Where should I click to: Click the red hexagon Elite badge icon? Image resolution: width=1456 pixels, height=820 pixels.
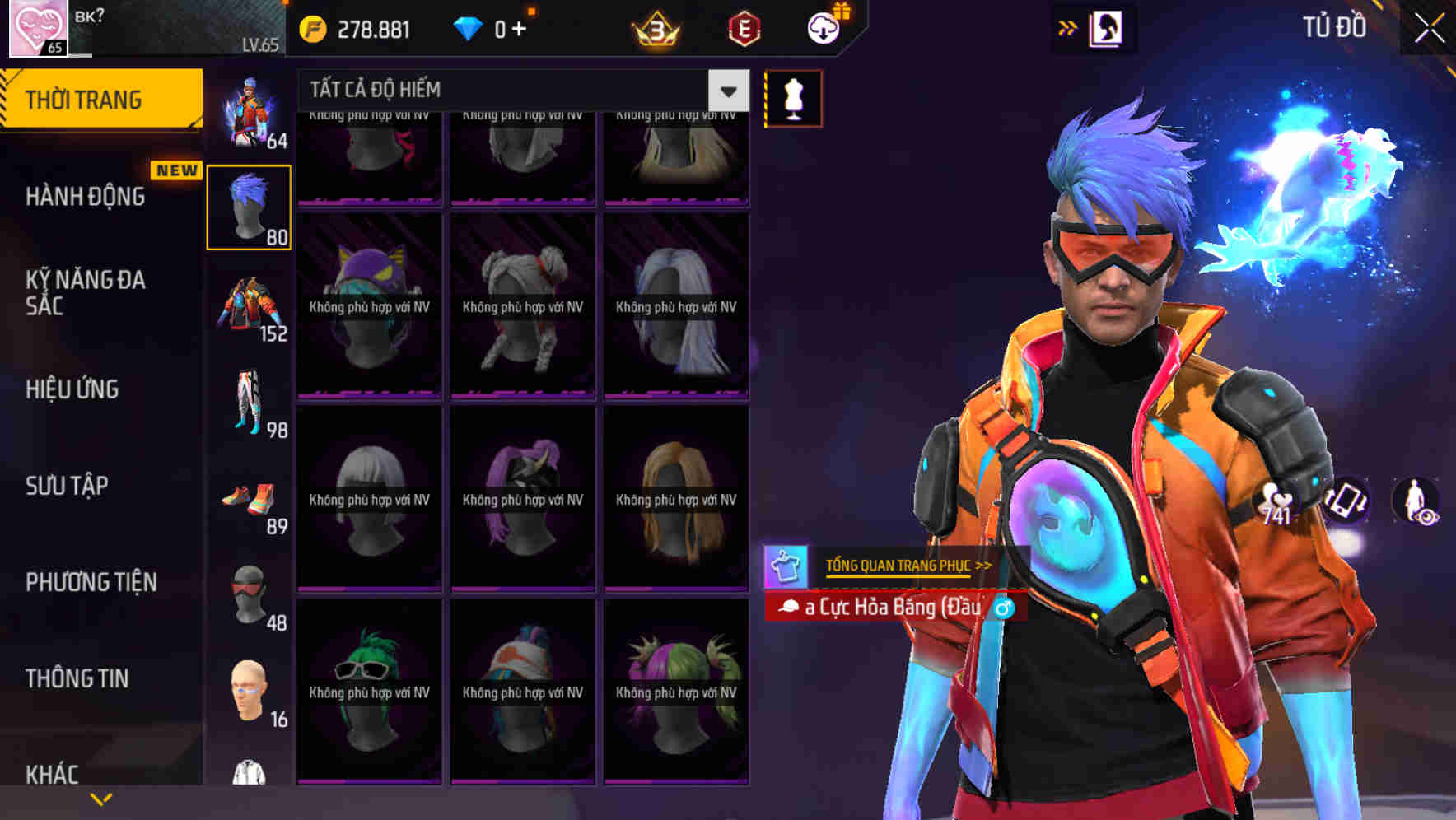point(742,27)
